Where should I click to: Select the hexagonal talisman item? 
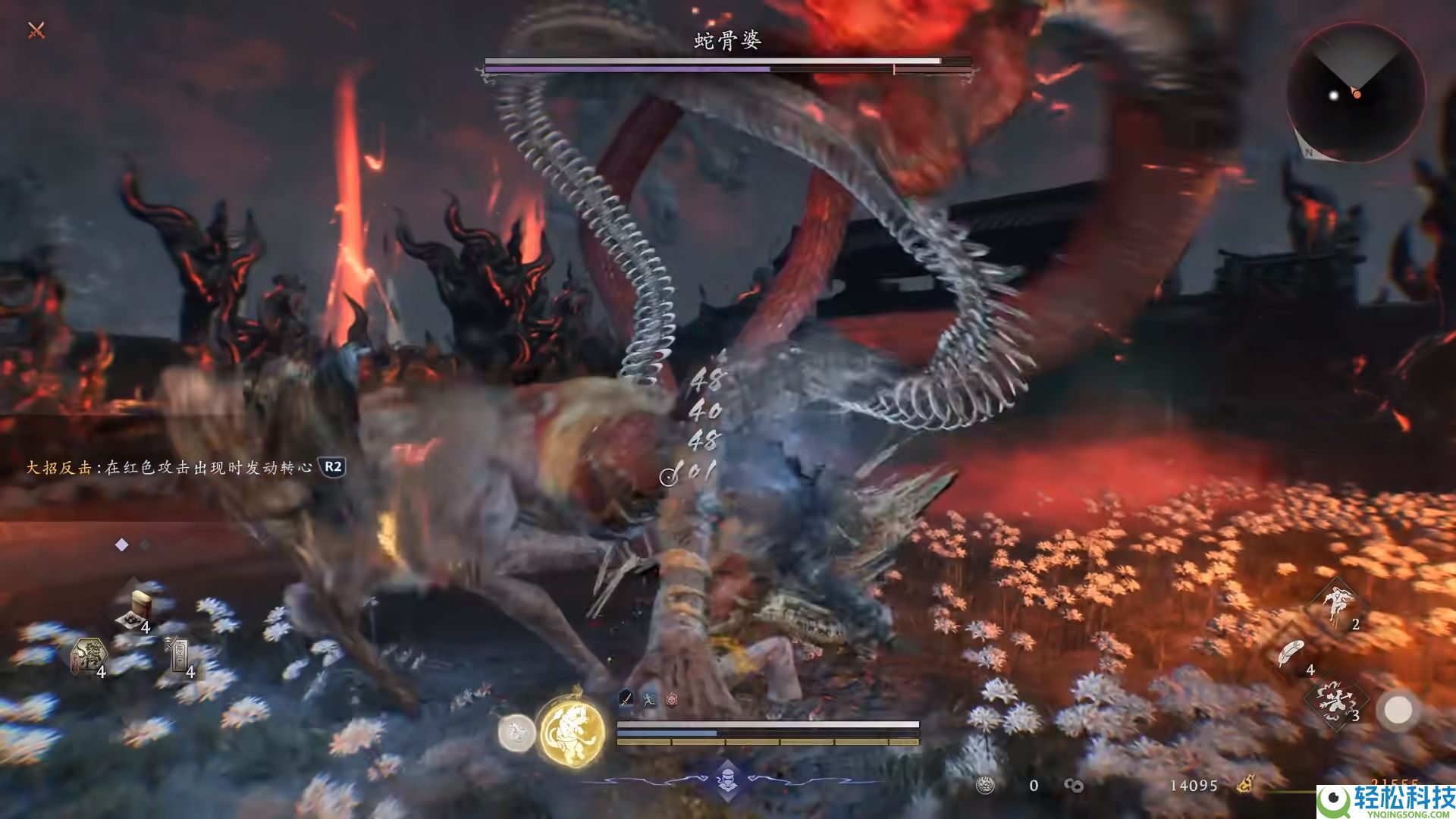(x=89, y=656)
